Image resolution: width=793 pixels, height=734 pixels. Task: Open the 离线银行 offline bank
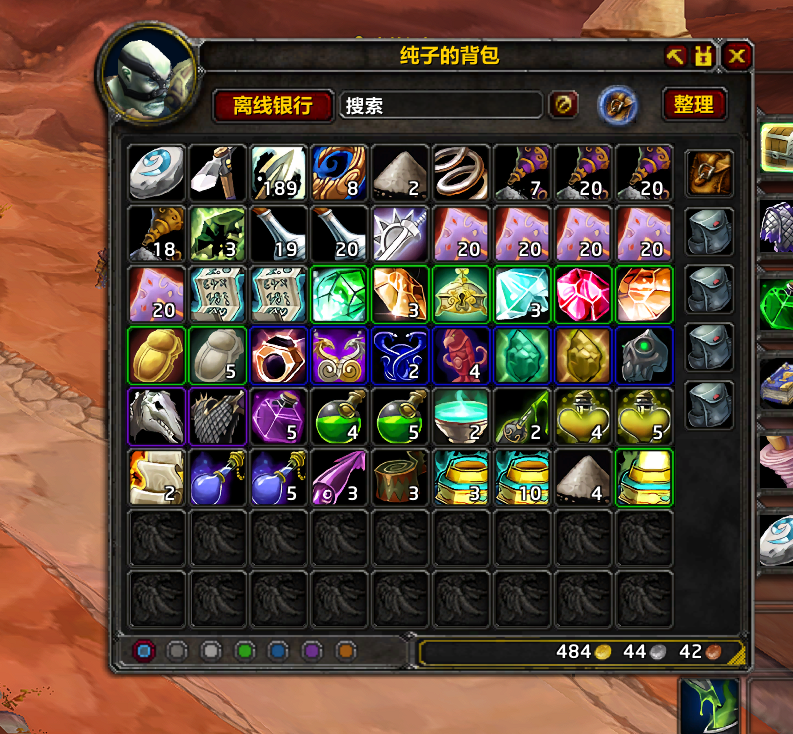click(x=272, y=105)
